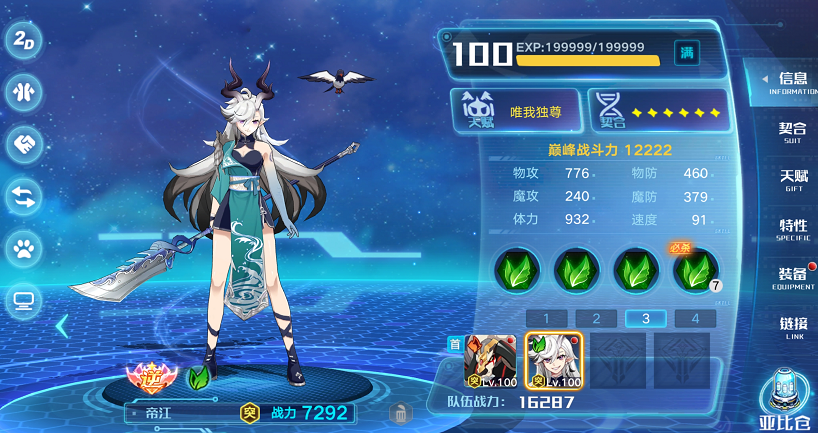Select the monitor screen icon button
The height and width of the screenshot is (433, 818).
coord(22,298)
